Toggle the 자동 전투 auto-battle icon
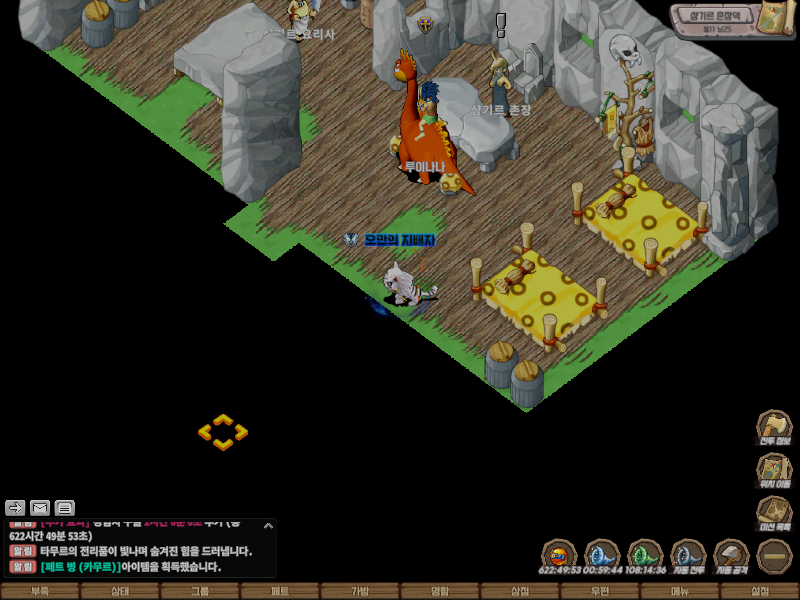800x600 pixels. click(x=688, y=554)
